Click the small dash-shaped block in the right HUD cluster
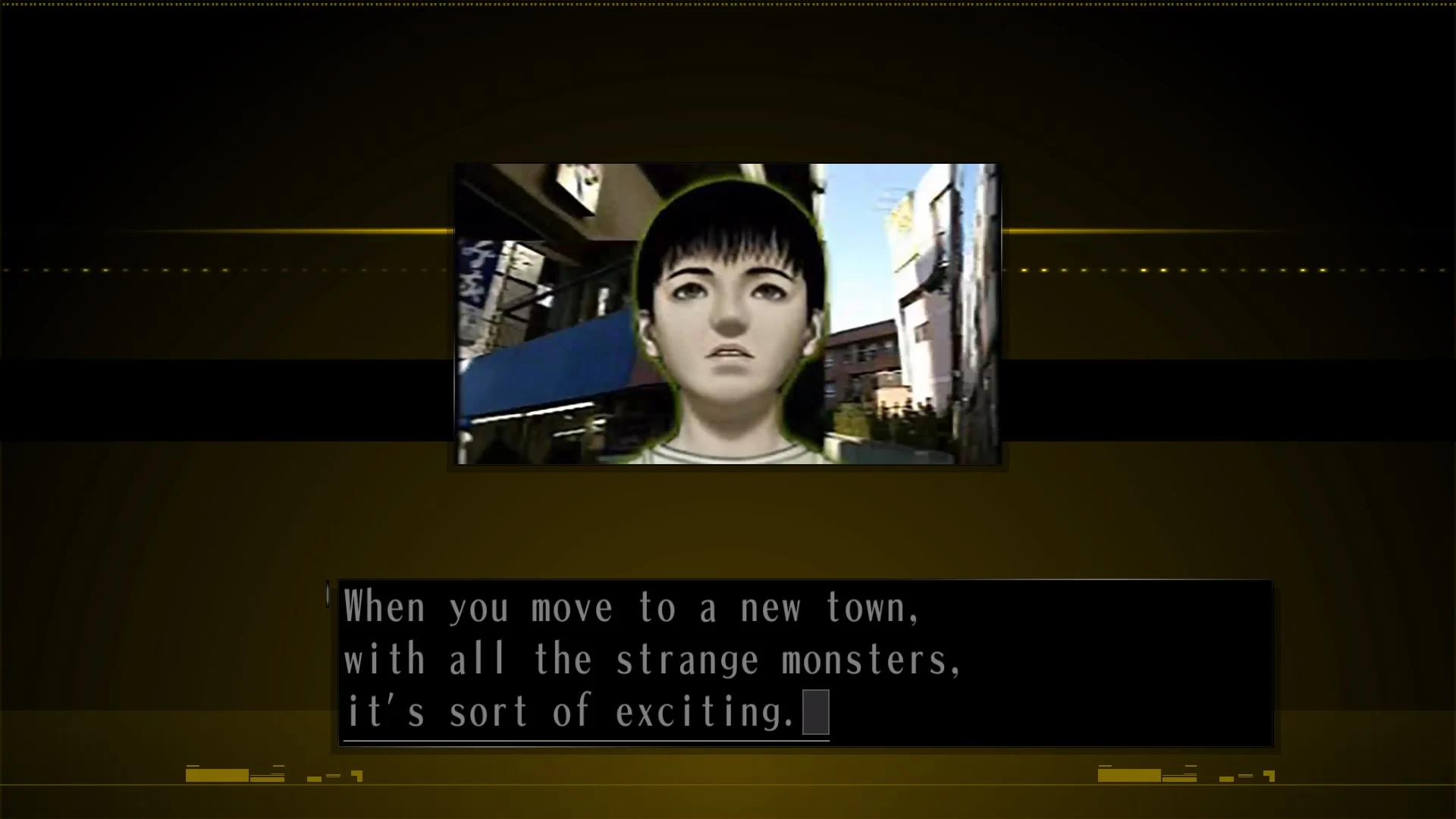 (x=1244, y=776)
